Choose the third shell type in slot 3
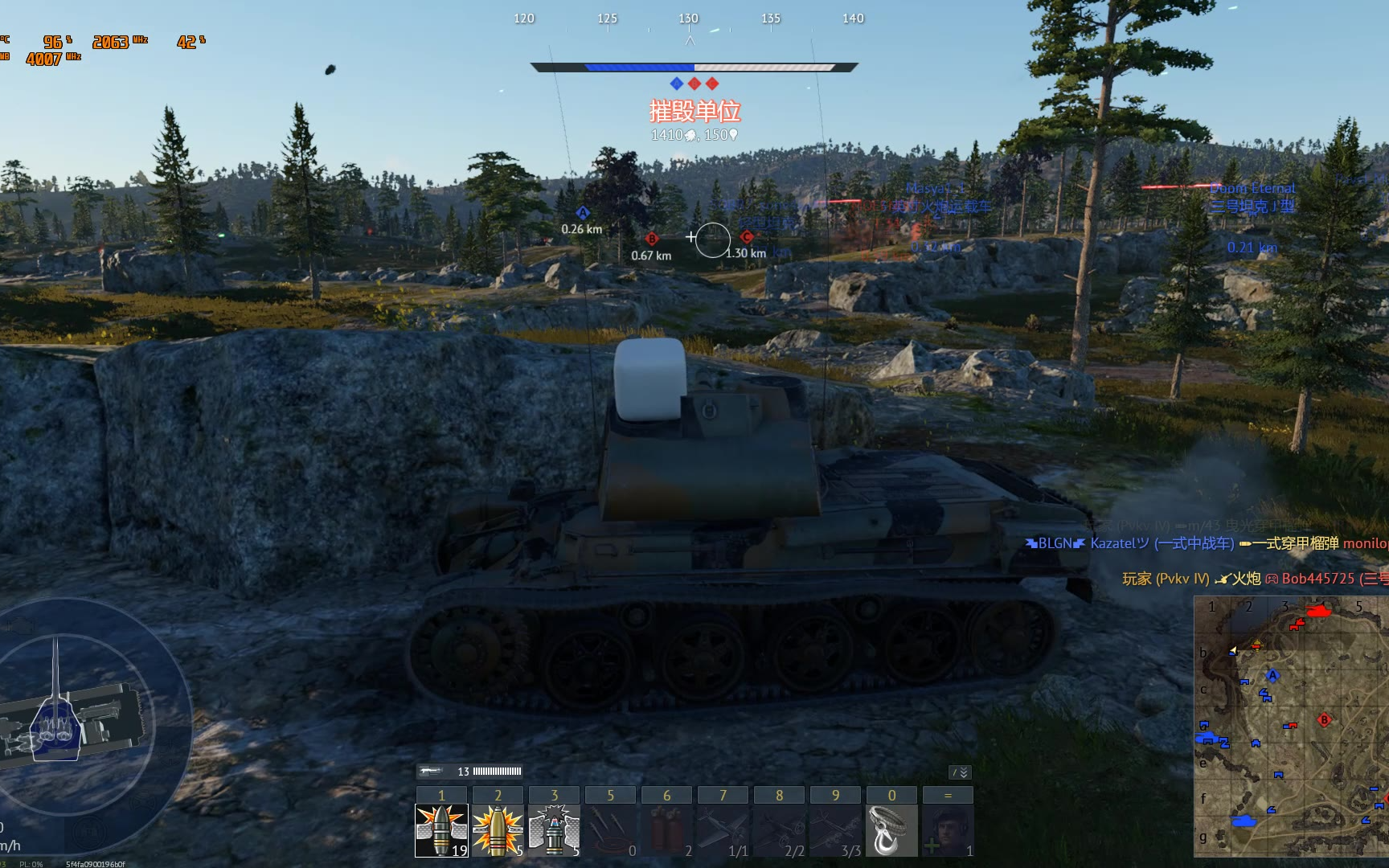Image resolution: width=1389 pixels, height=868 pixels. click(554, 830)
